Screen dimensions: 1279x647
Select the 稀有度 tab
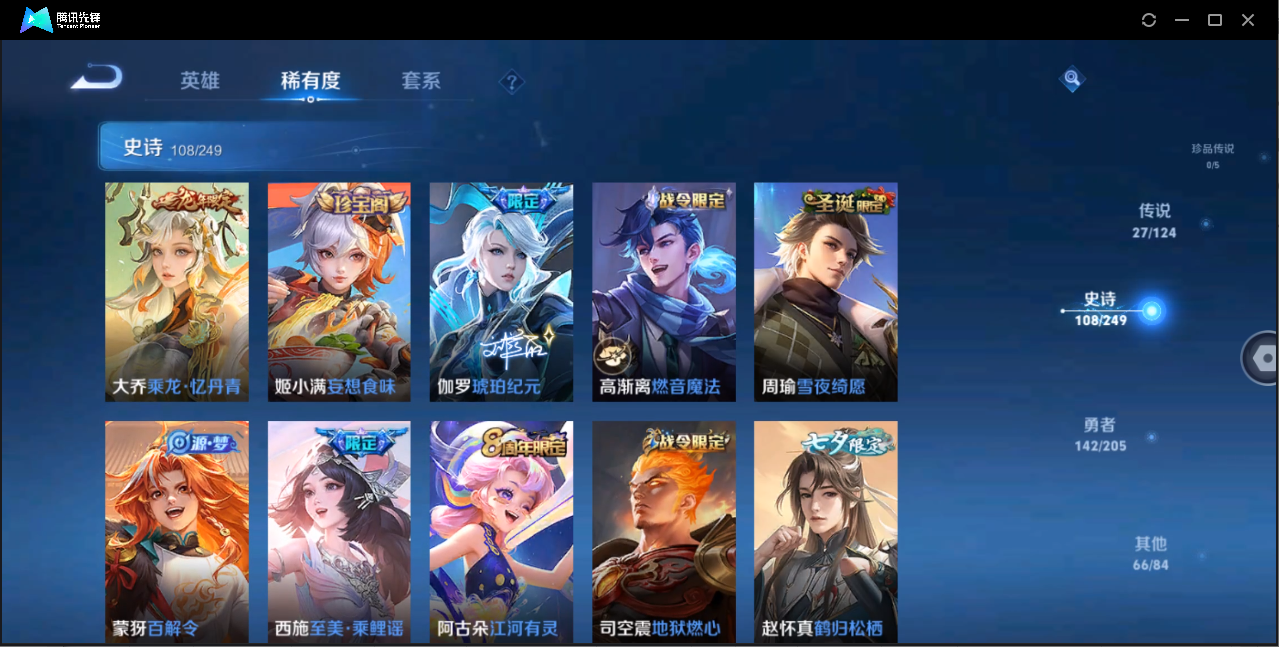pos(310,81)
